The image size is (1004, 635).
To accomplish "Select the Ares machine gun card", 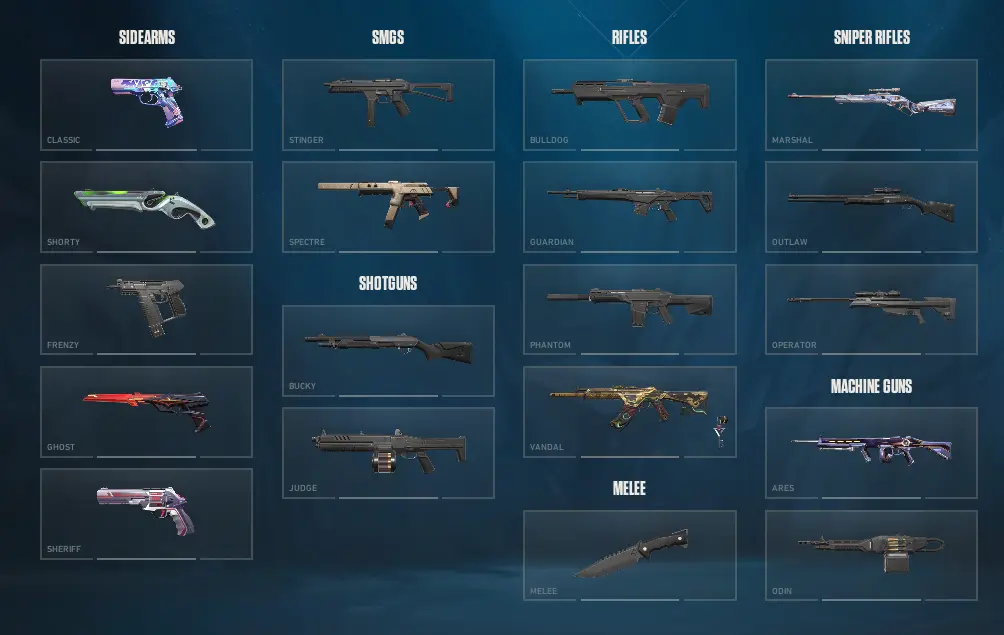I will [x=871, y=452].
